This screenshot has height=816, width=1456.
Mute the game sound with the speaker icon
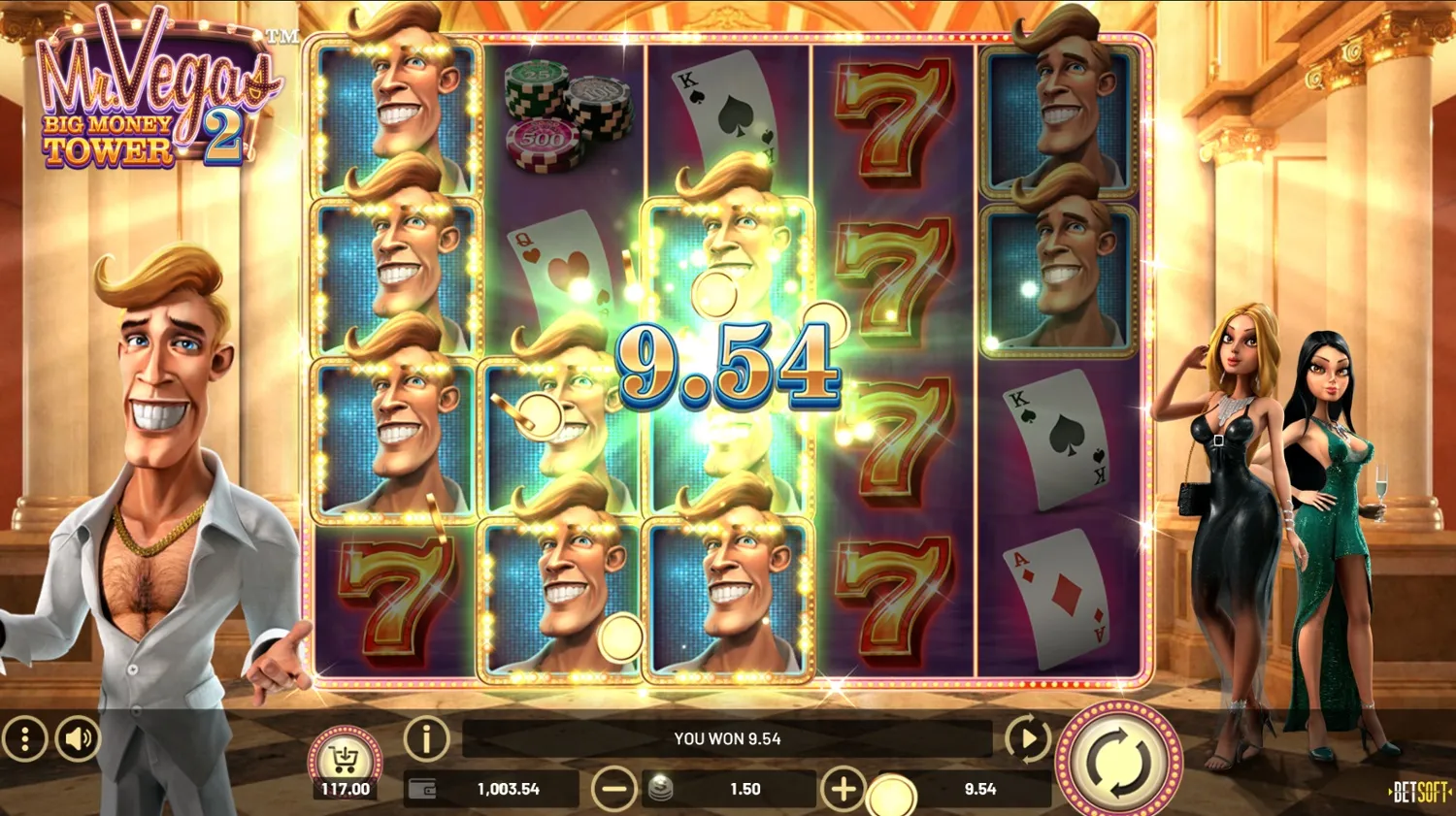(x=78, y=738)
